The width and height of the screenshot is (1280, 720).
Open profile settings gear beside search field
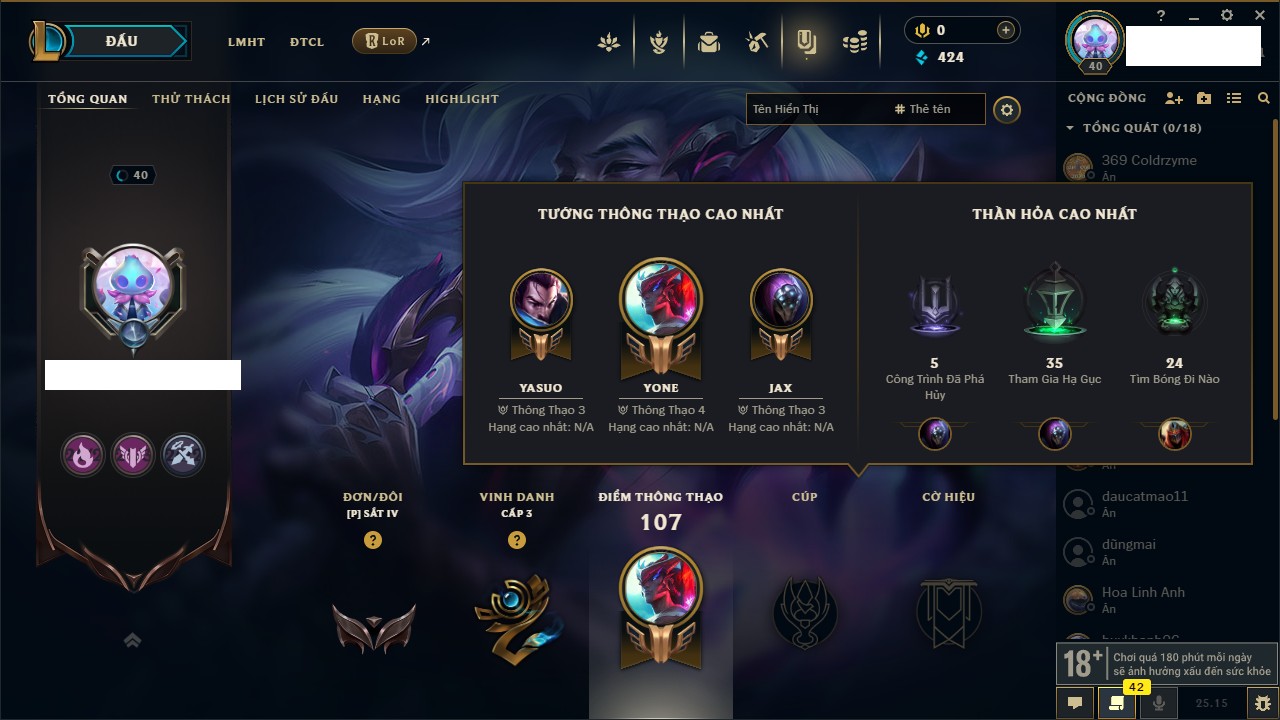(x=1007, y=110)
